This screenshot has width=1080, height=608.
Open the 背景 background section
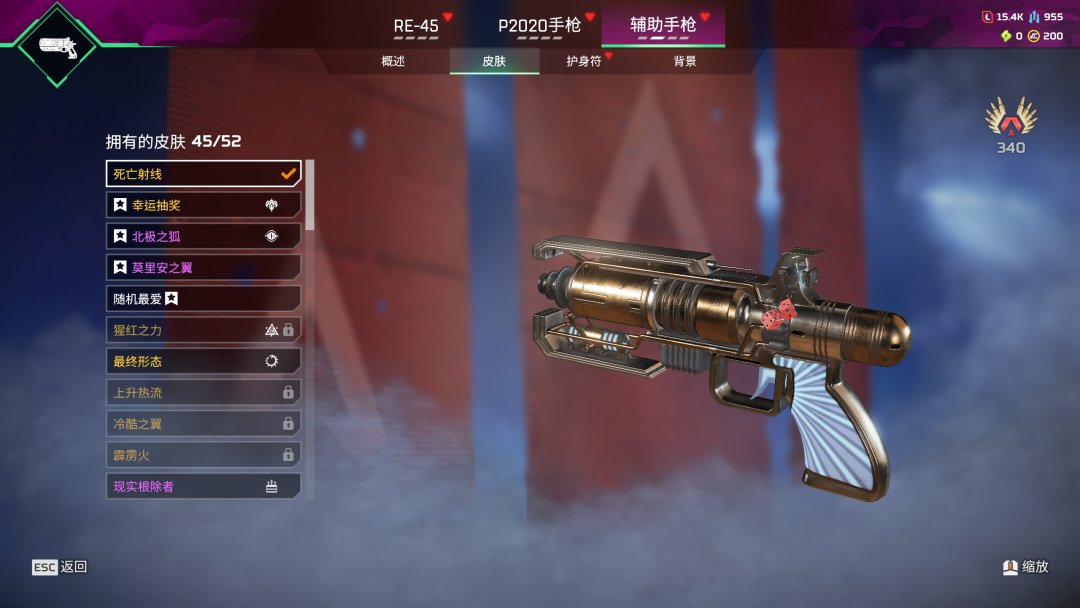pyautogui.click(x=685, y=61)
